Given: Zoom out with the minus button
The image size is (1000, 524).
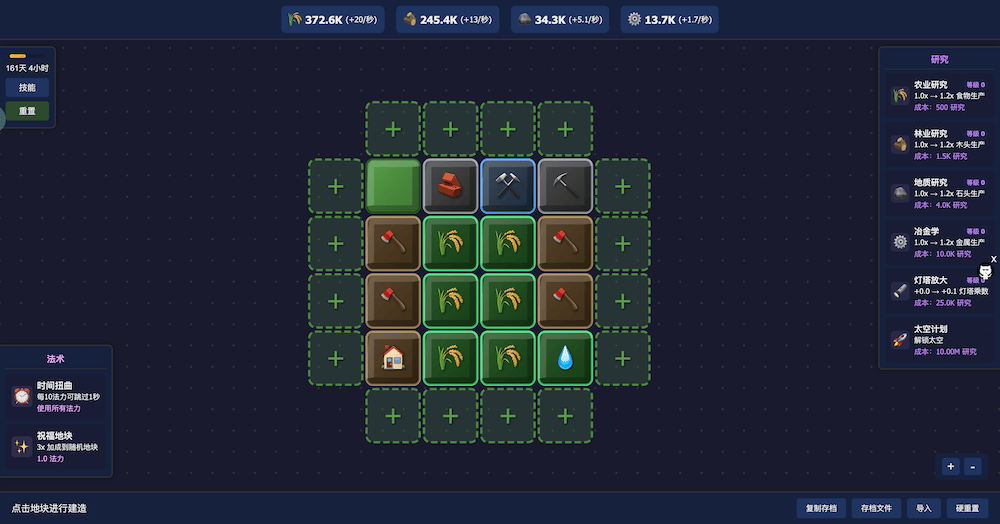Looking at the screenshot, I should 973,466.
